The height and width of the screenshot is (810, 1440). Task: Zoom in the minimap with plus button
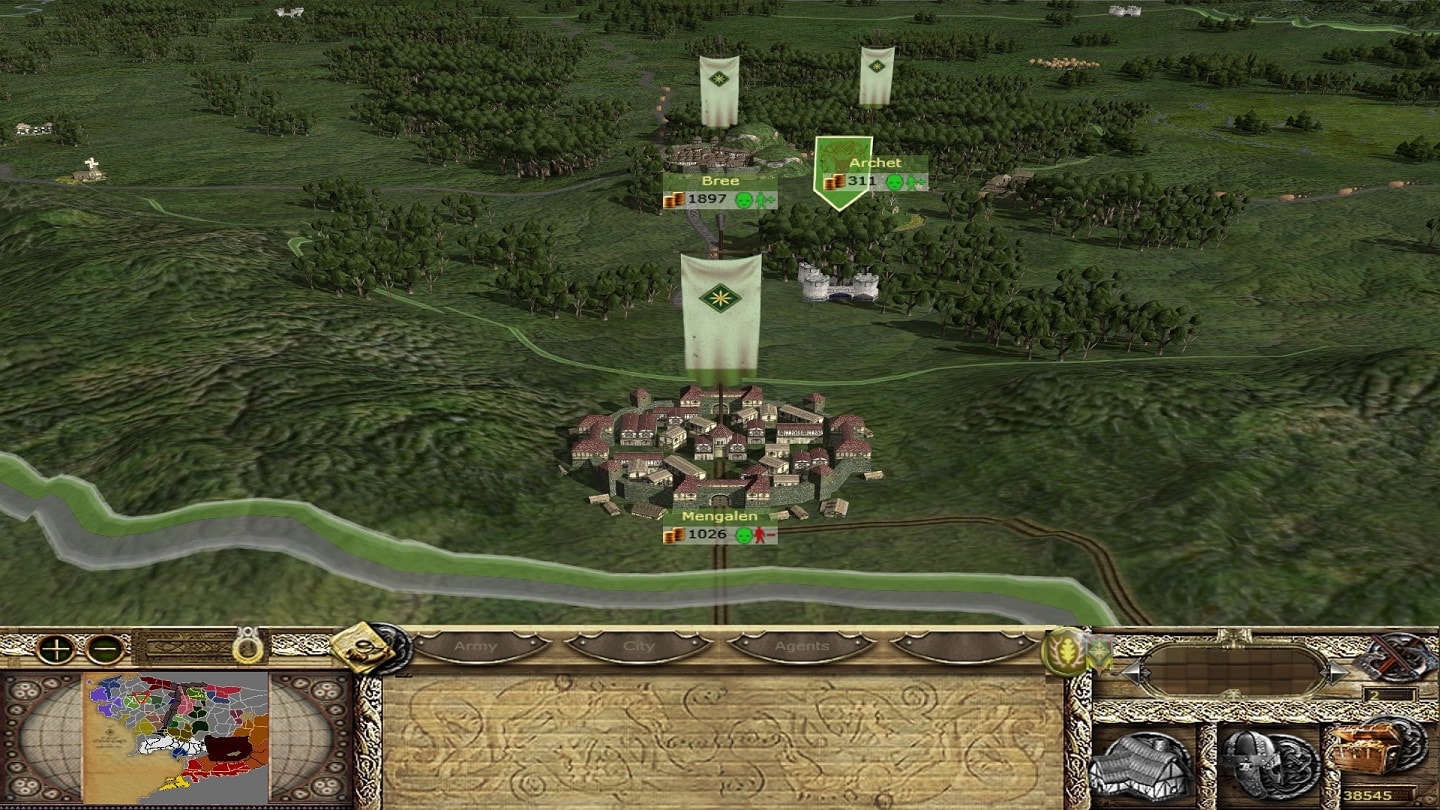(56, 649)
